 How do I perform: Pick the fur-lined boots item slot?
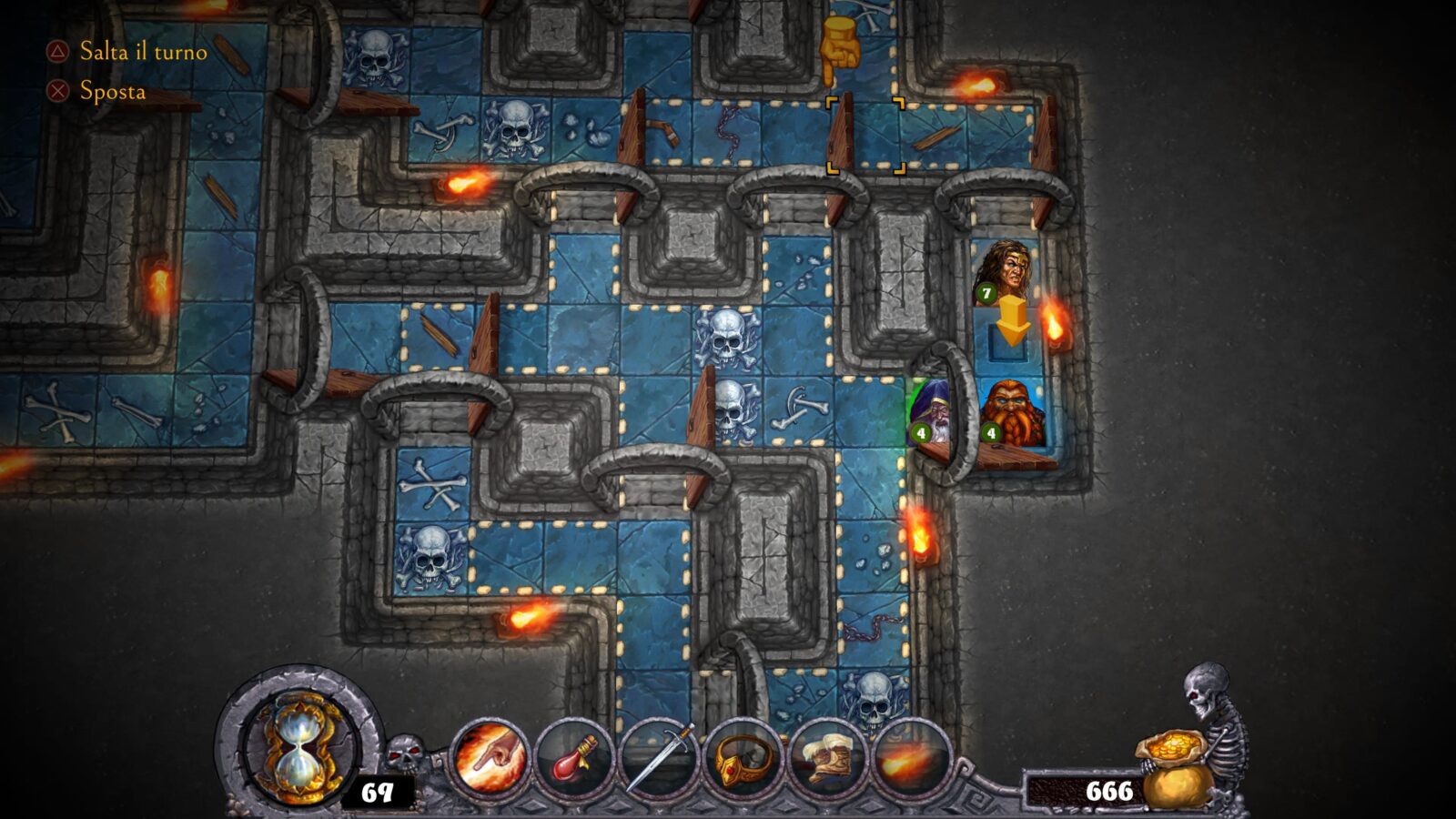point(827,758)
